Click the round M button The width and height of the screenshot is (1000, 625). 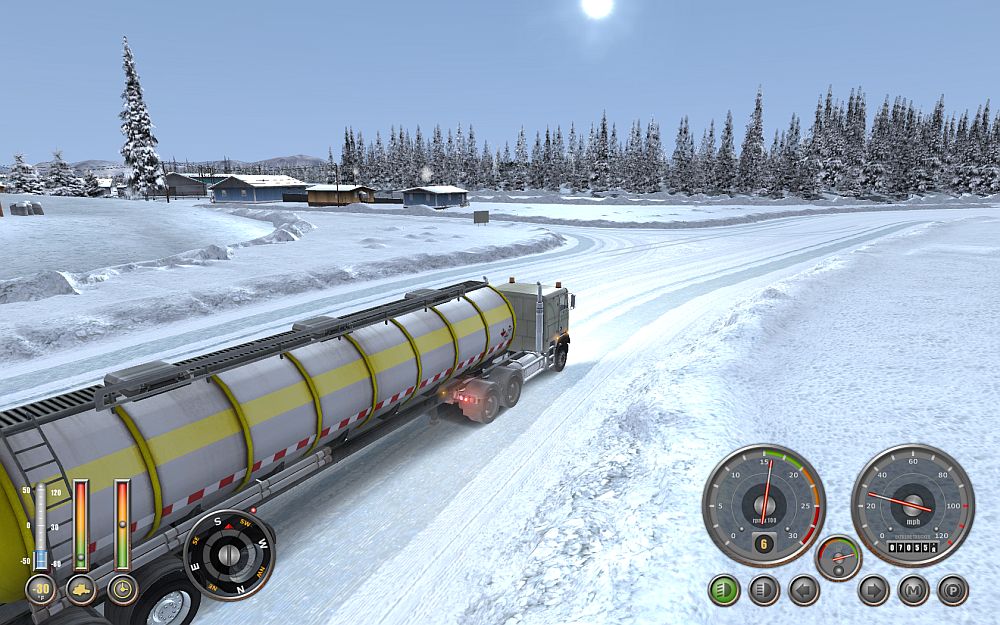[x=913, y=590]
